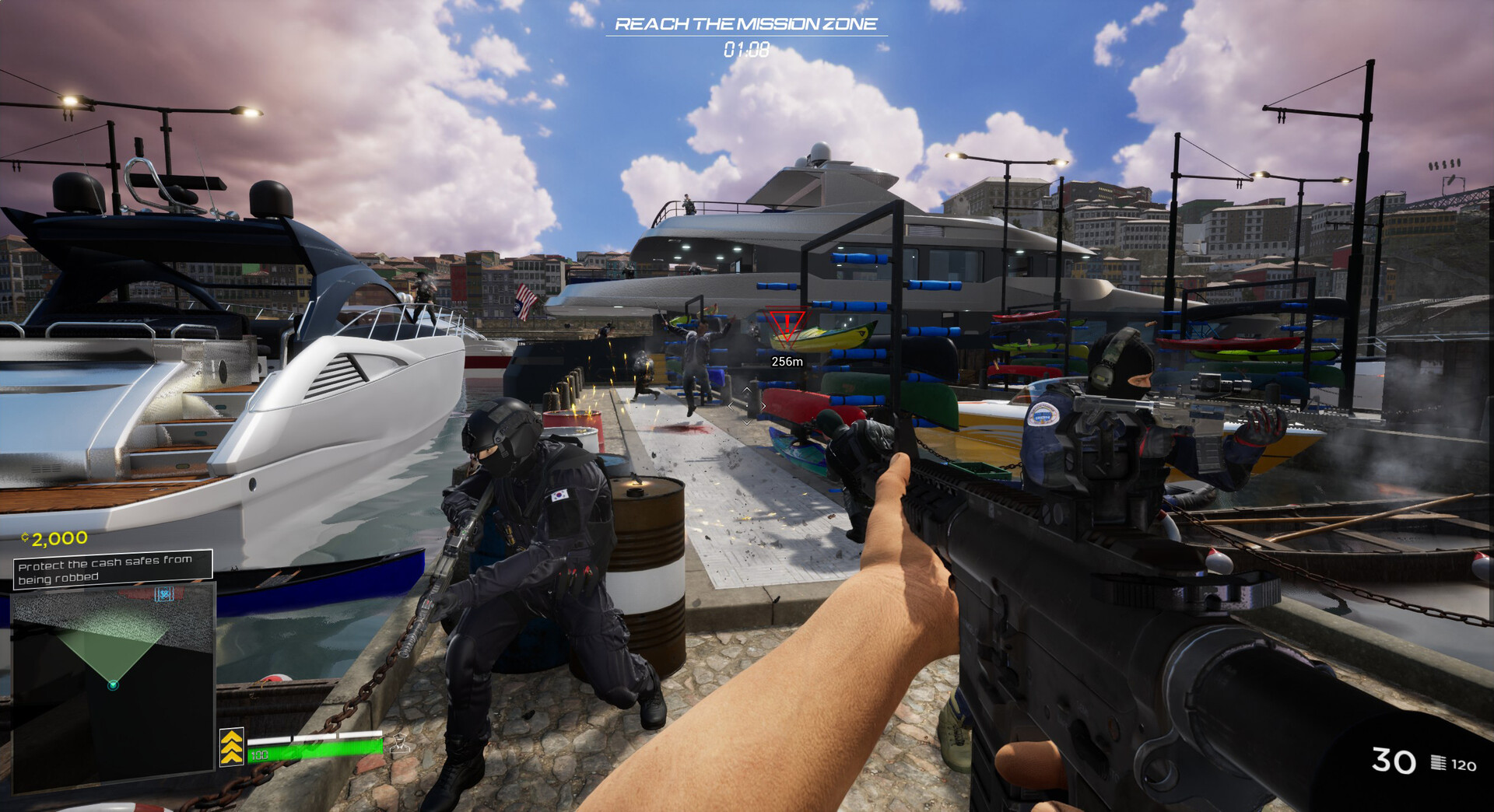Click the operator portrait icon beside the health bar

[x=398, y=744]
